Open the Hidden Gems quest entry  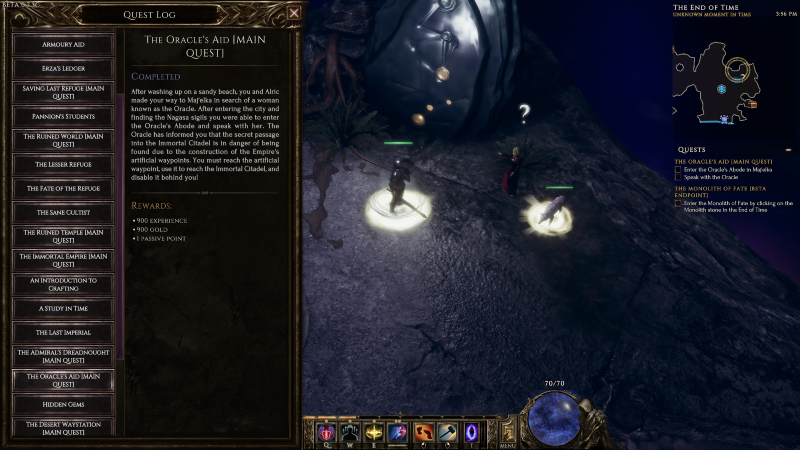click(62, 403)
